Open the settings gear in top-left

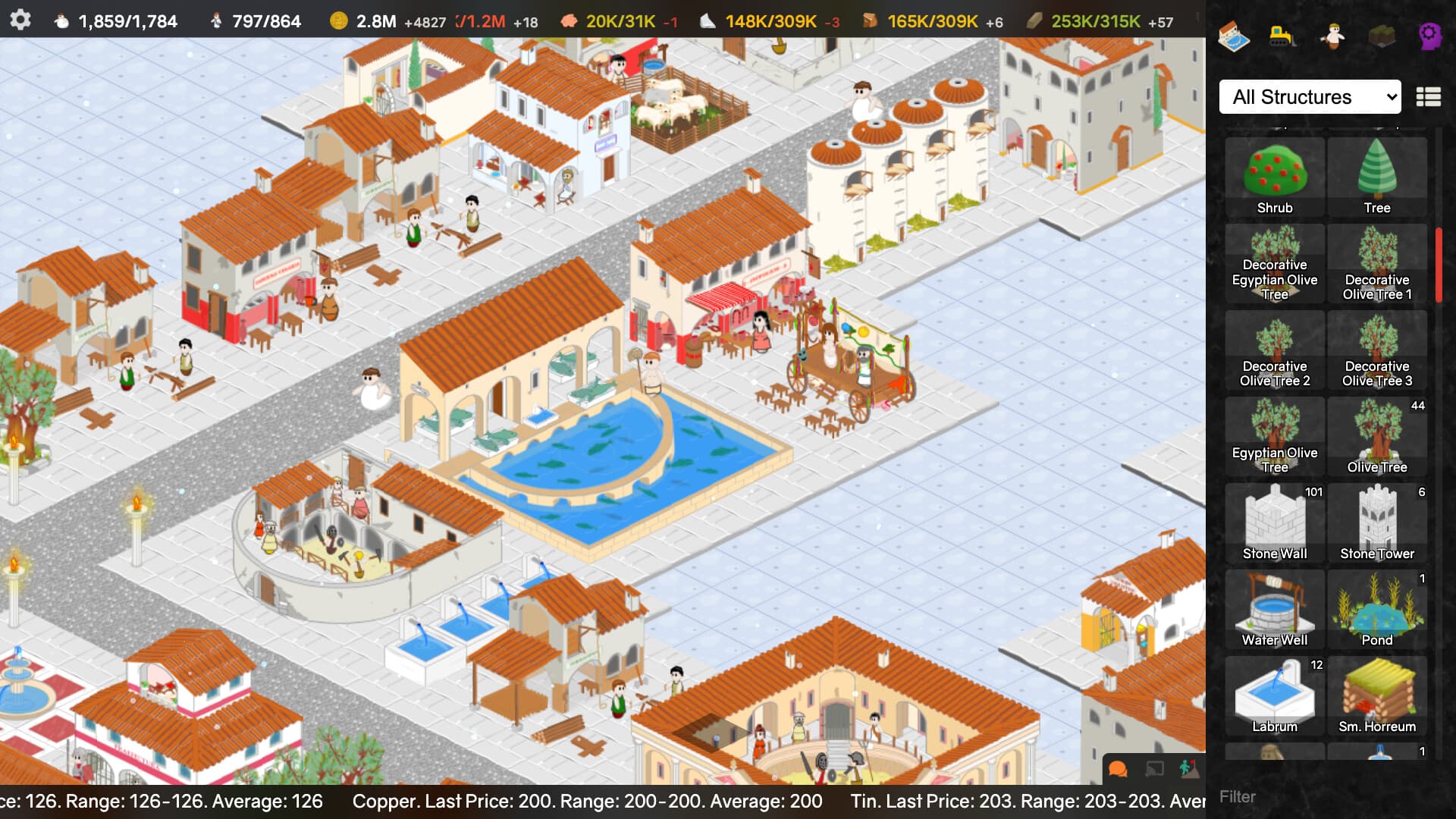(x=21, y=20)
